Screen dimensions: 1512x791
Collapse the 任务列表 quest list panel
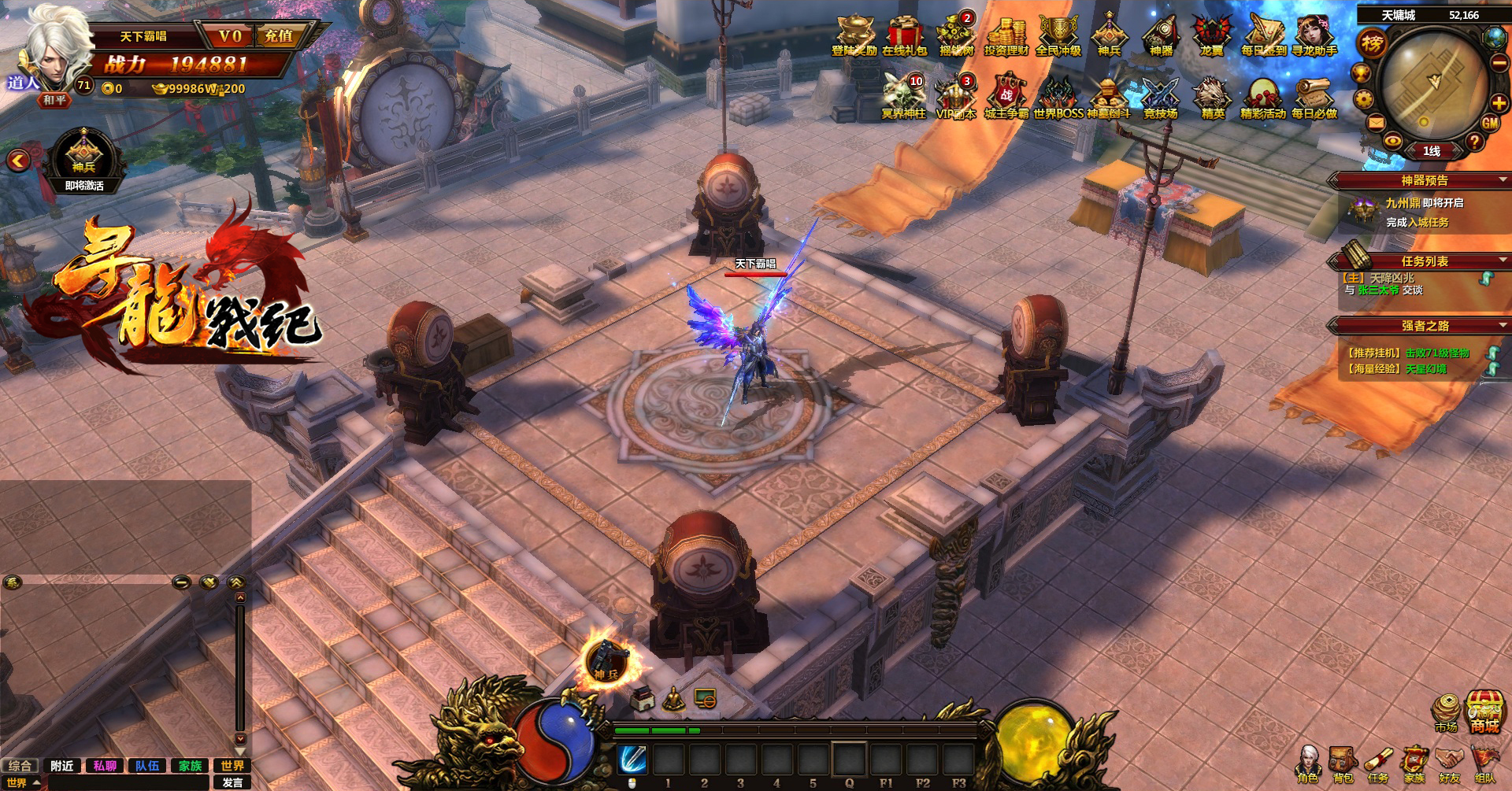tap(1503, 261)
